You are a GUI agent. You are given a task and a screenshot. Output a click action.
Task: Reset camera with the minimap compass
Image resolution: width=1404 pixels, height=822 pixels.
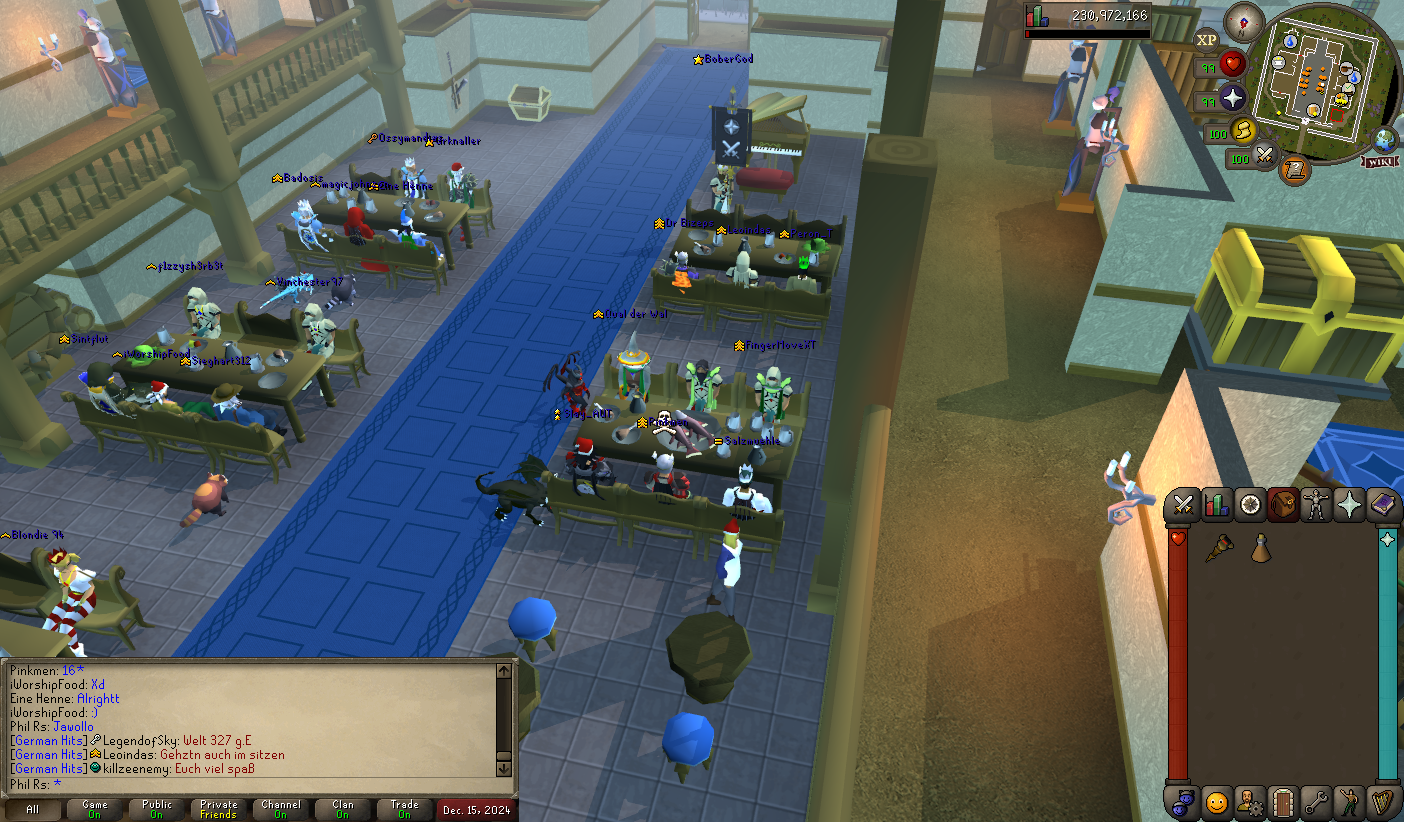coord(1242,22)
